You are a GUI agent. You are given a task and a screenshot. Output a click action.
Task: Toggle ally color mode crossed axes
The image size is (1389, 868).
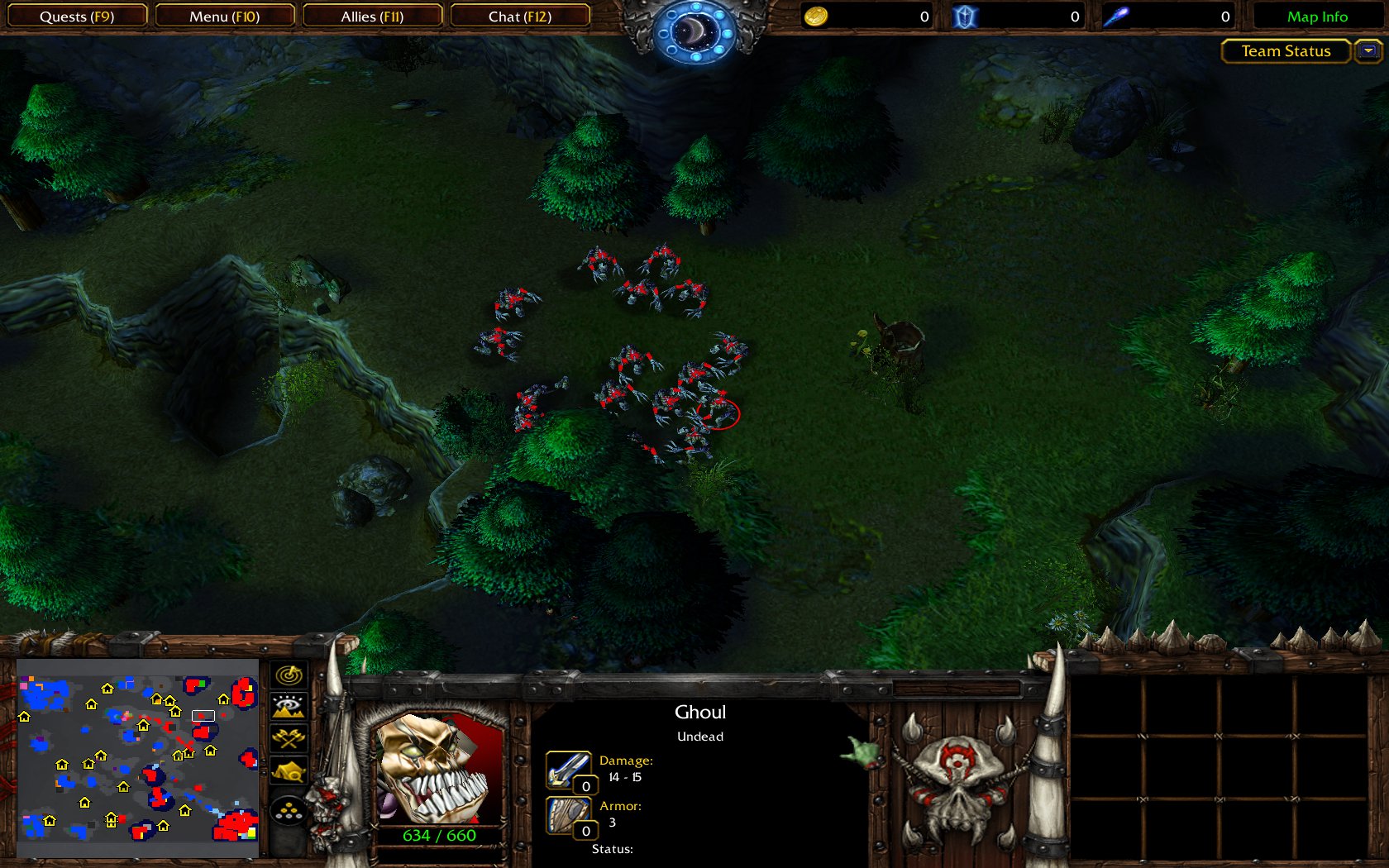[289, 738]
